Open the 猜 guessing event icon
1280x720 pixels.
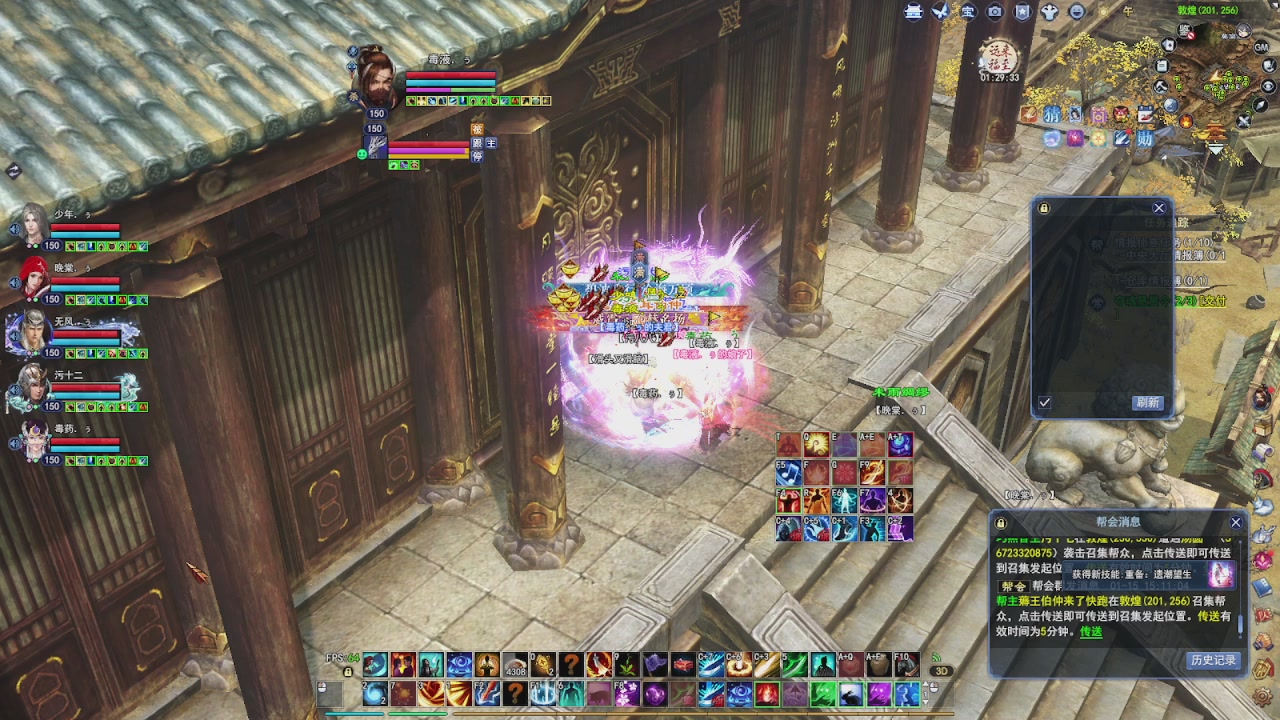pyautogui.click(x=1052, y=116)
